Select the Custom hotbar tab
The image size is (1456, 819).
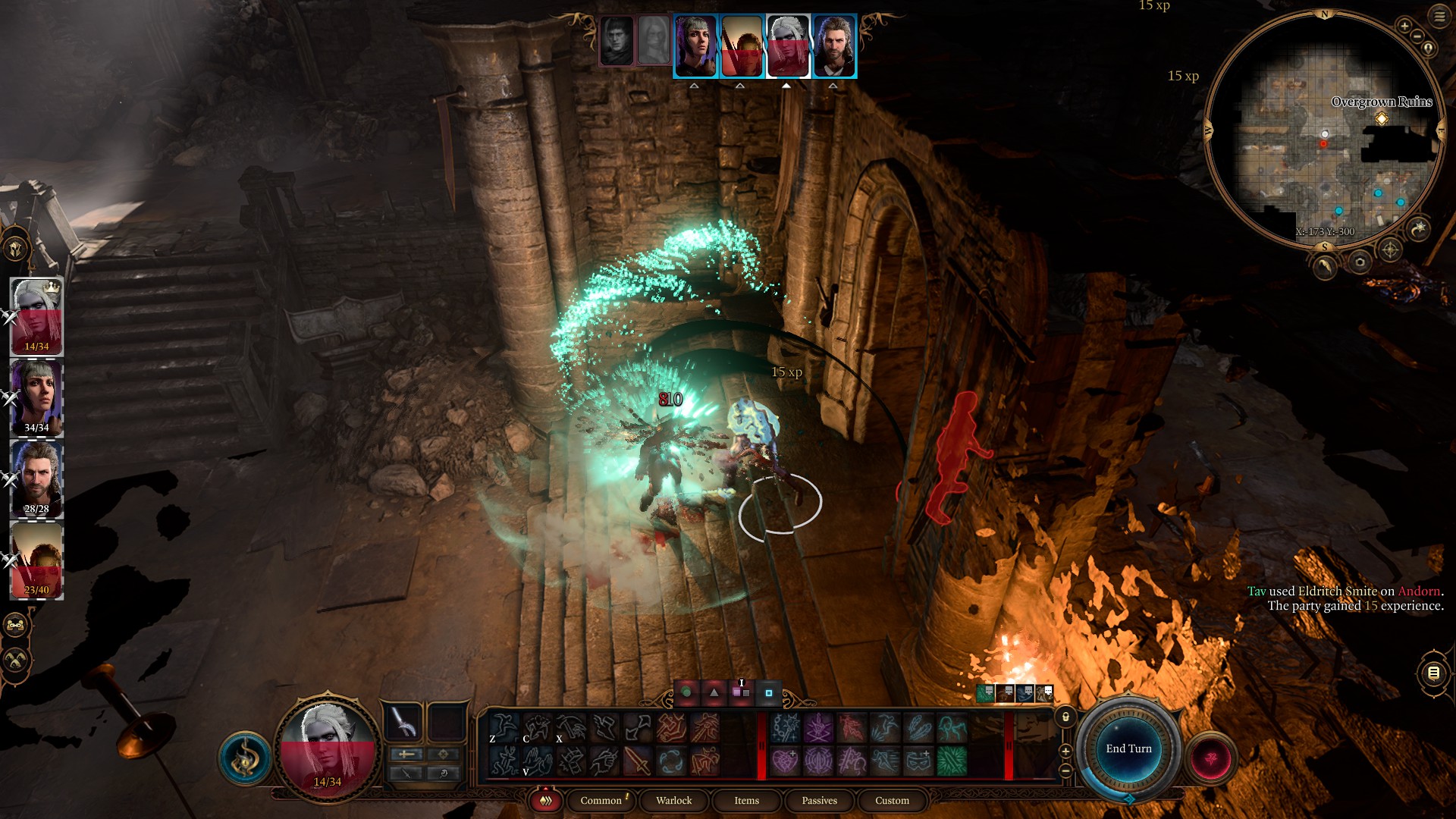[892, 800]
